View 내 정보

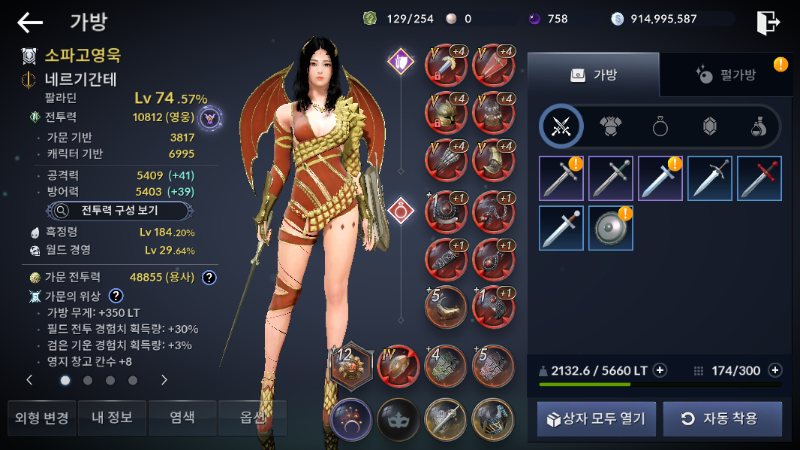click(111, 417)
